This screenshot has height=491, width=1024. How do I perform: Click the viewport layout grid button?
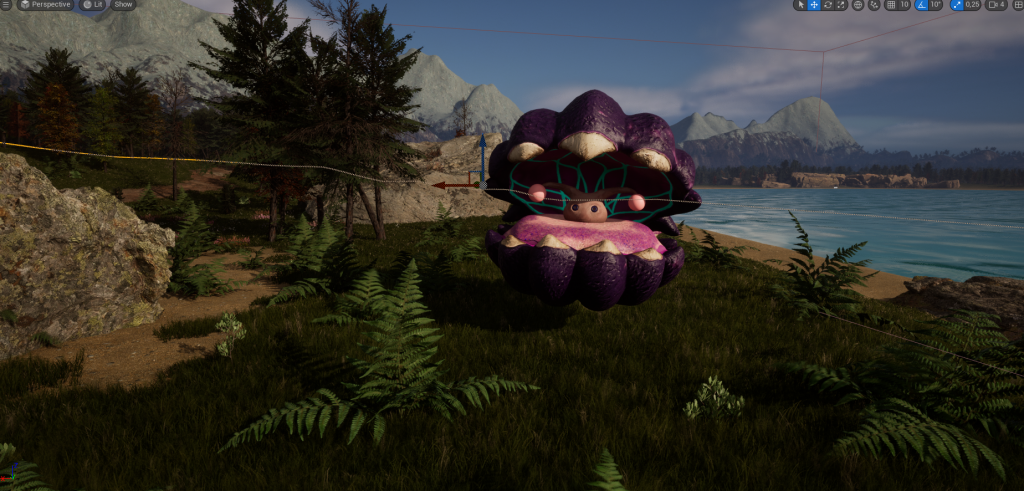(1017, 5)
